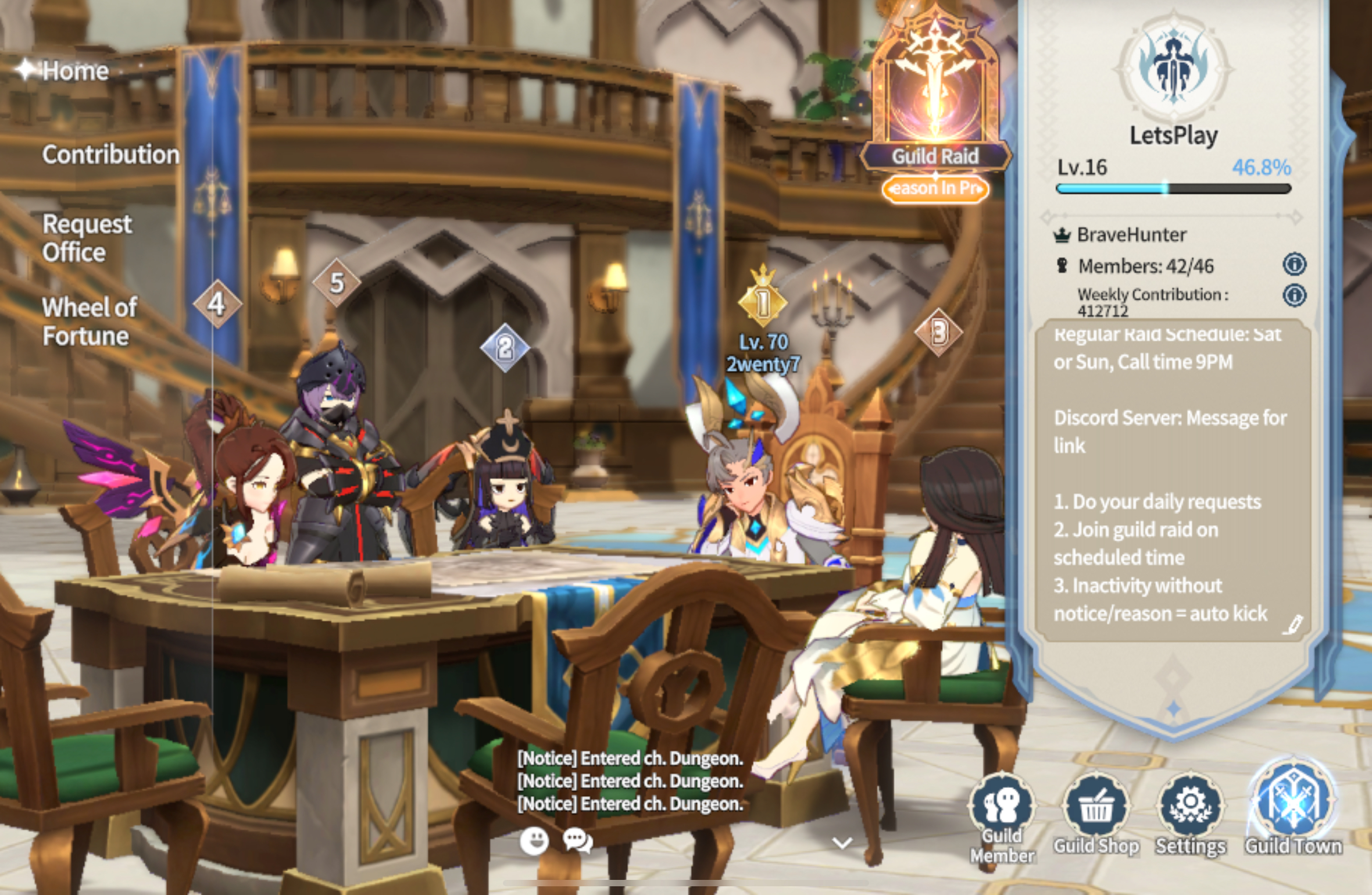Enter the Guild Raid
This screenshot has height=895, width=1372.
[x=935, y=105]
